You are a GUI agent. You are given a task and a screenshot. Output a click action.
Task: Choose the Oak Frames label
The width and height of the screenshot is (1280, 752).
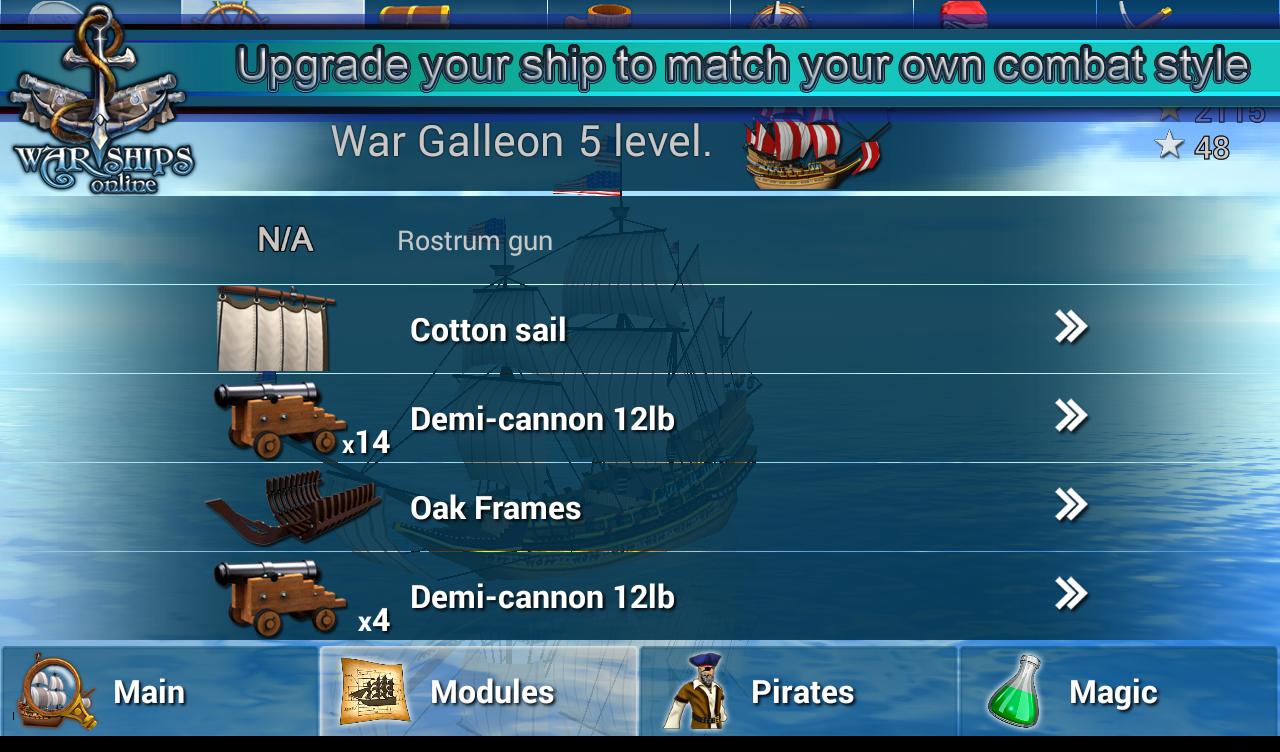click(x=495, y=508)
